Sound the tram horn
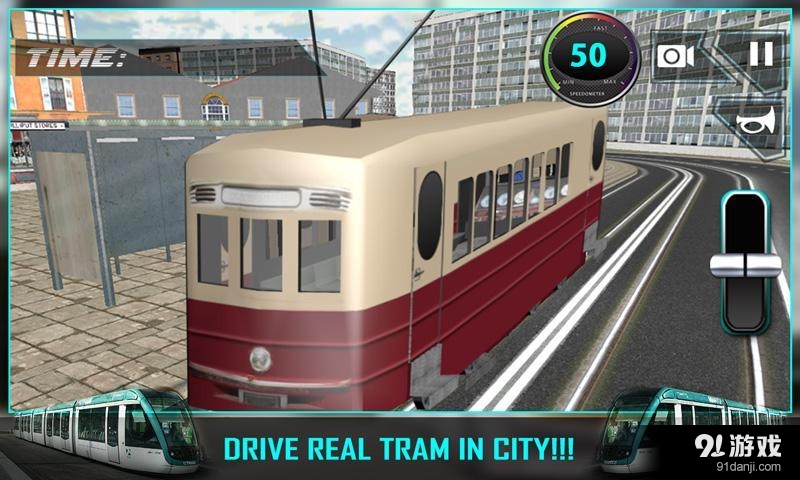The image size is (800, 480). point(756,121)
